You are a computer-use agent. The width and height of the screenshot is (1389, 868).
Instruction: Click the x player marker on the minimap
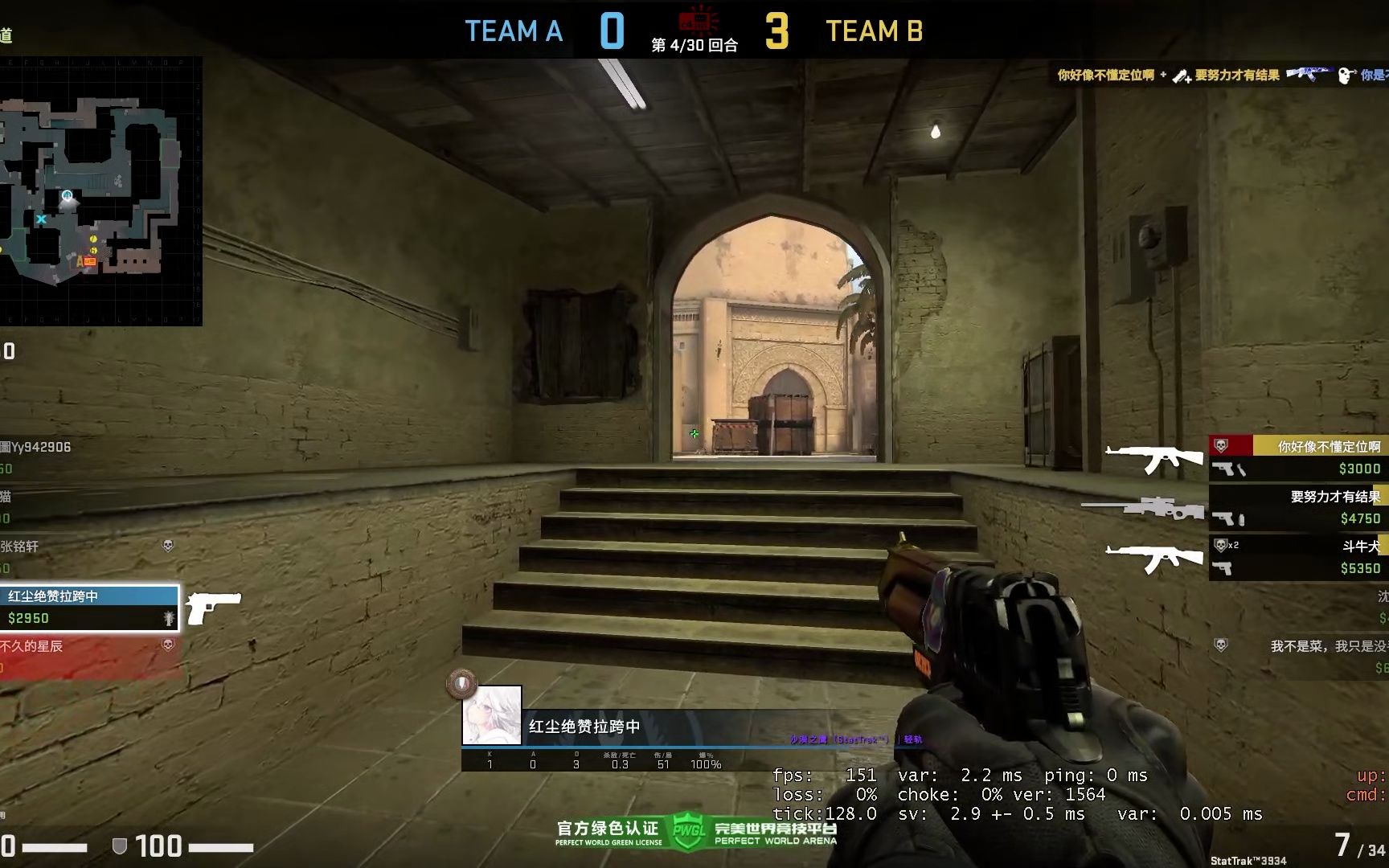(39, 218)
